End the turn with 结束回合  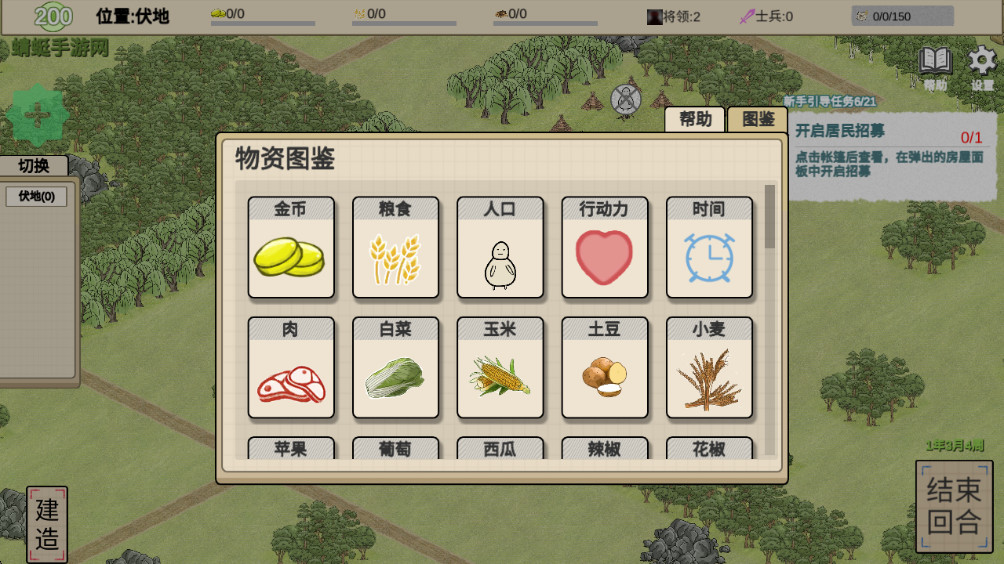point(954,506)
